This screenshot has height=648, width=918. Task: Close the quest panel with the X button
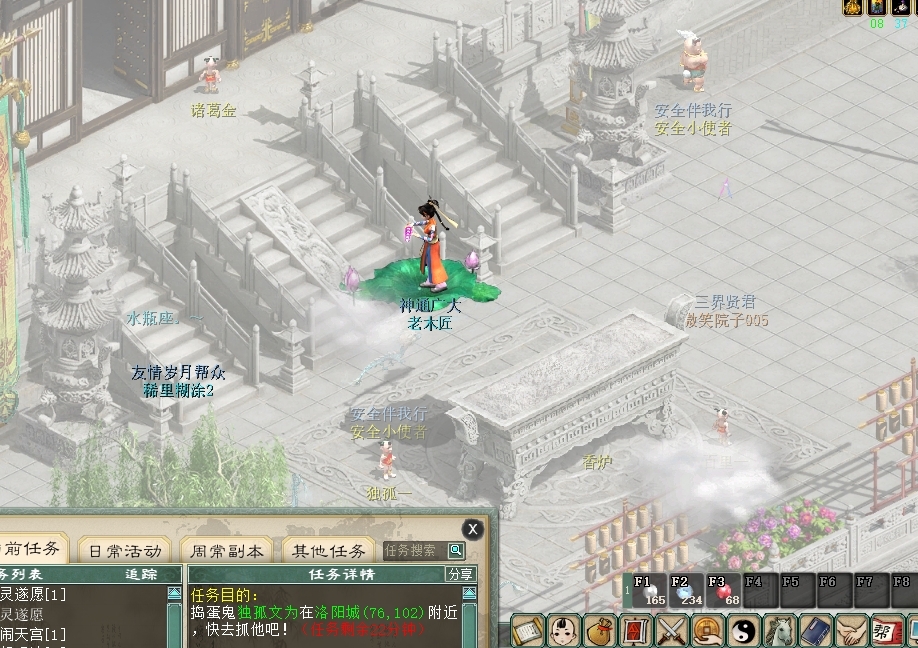tap(472, 529)
